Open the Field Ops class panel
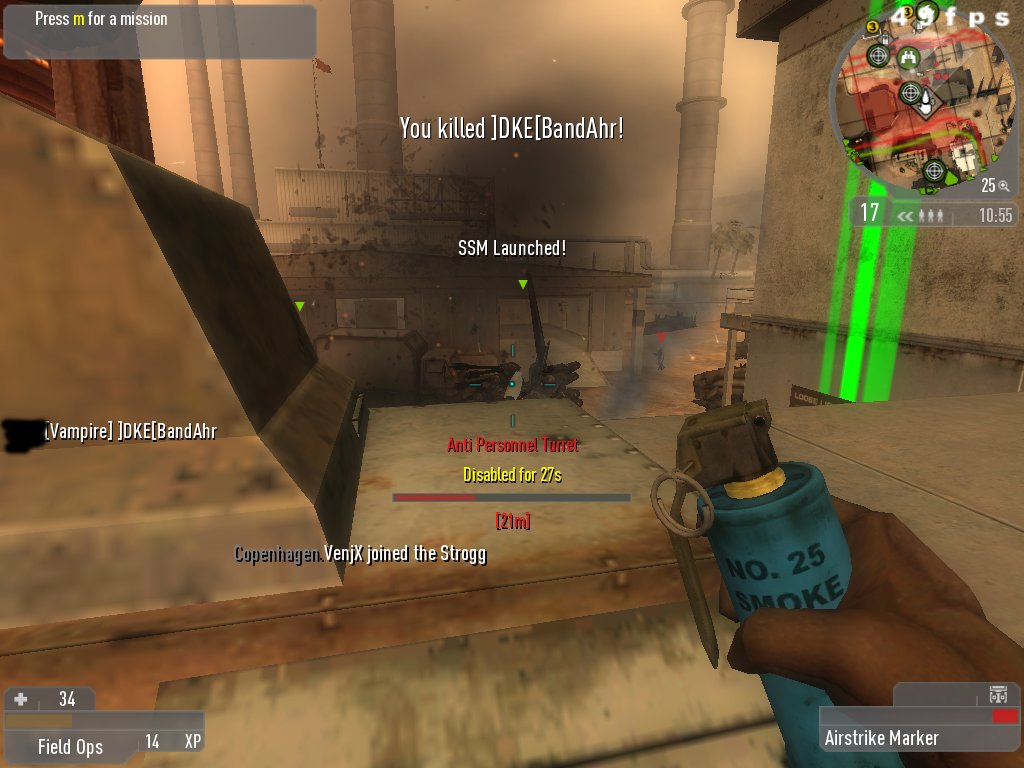Screen dimensions: 1024x768 [x=70, y=746]
